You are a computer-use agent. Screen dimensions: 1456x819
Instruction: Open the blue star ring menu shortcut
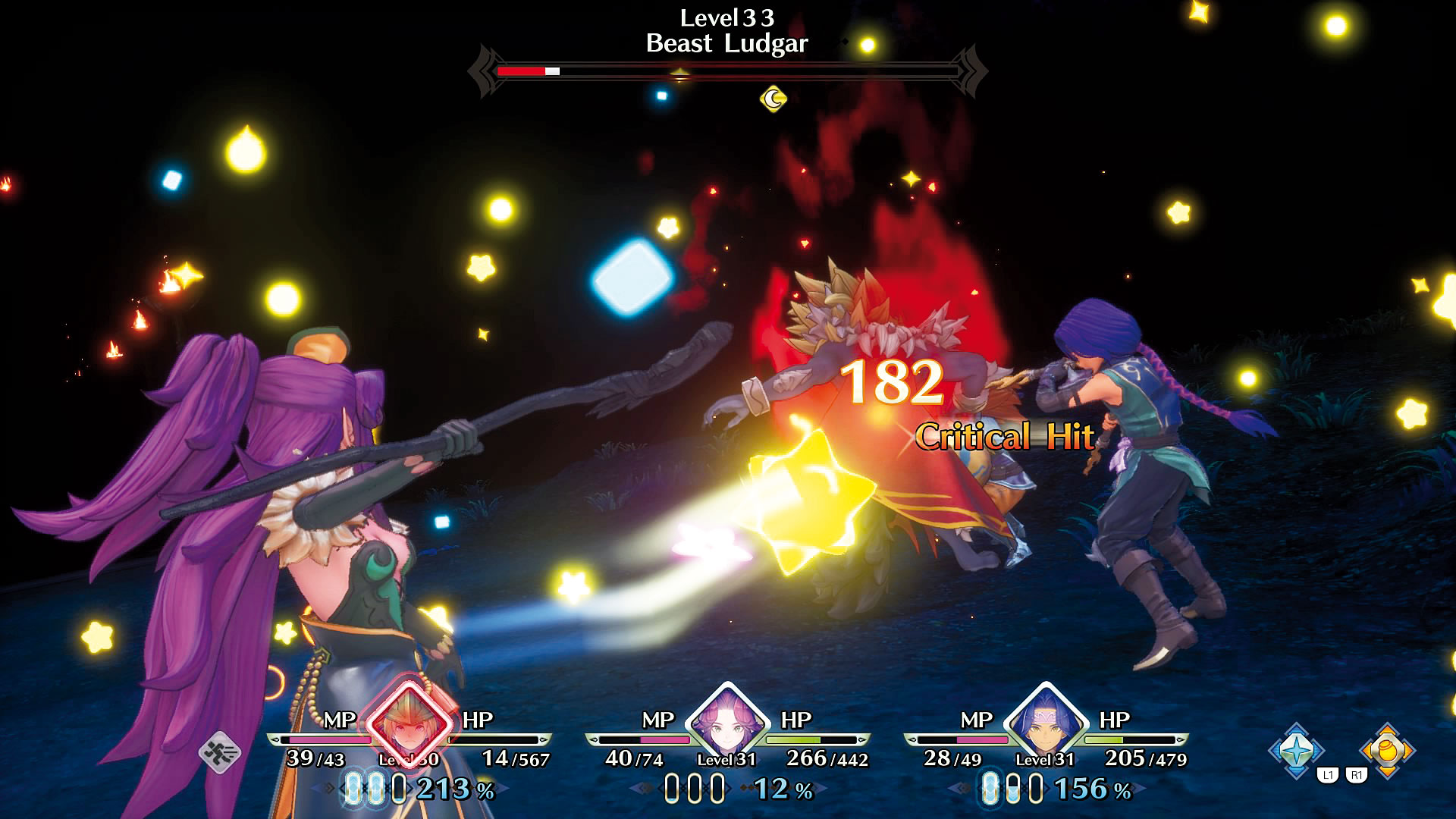click(x=1297, y=750)
